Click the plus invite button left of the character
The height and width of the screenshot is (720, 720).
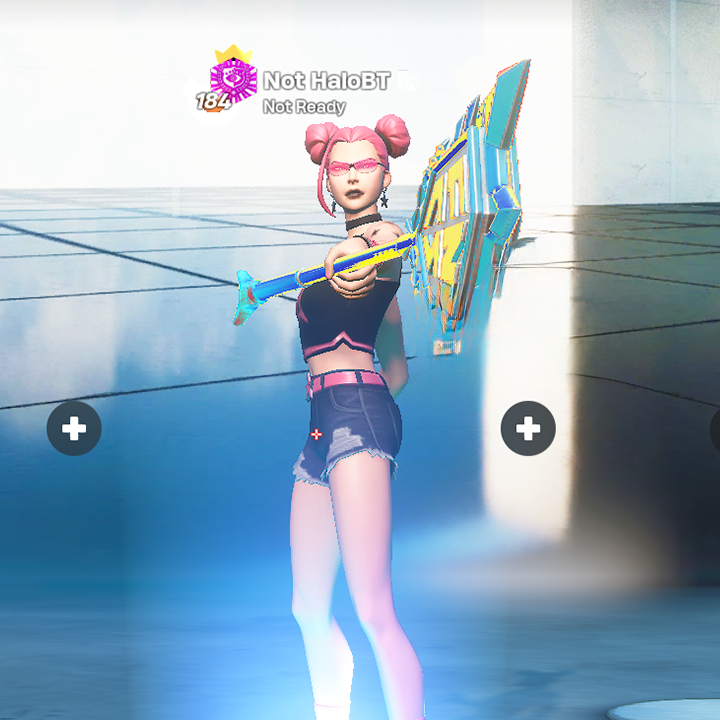pyautogui.click(x=74, y=429)
